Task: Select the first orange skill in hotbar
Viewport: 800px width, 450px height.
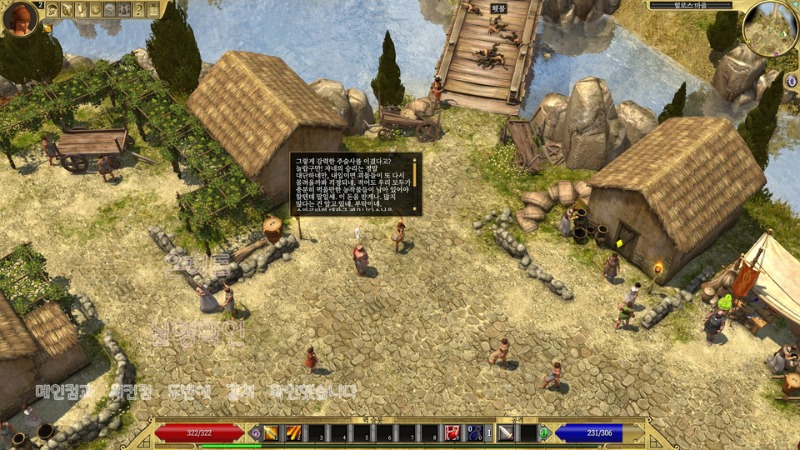Action: (x=271, y=433)
